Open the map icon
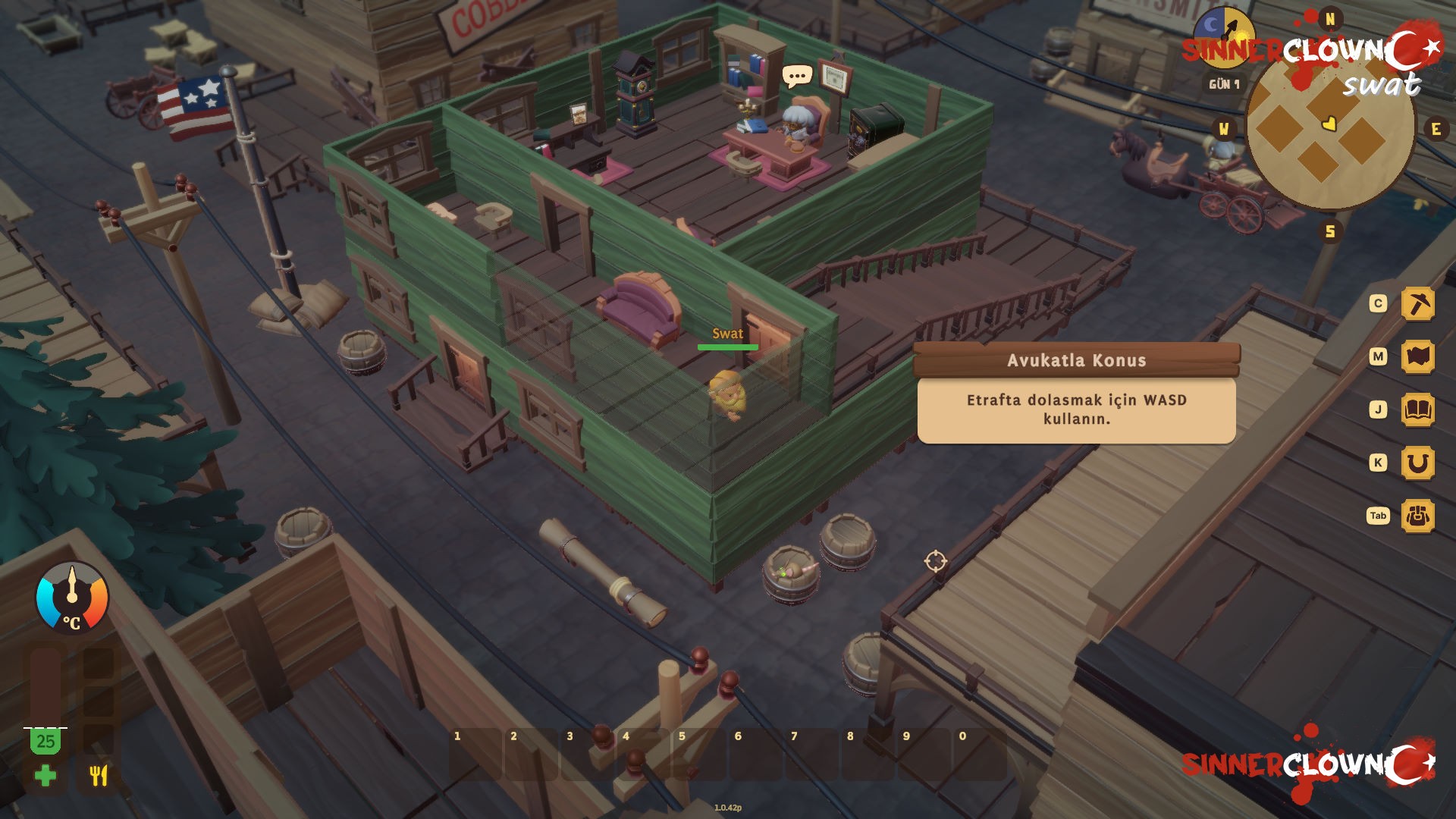Screen dimensions: 1456x819 click(x=1417, y=357)
